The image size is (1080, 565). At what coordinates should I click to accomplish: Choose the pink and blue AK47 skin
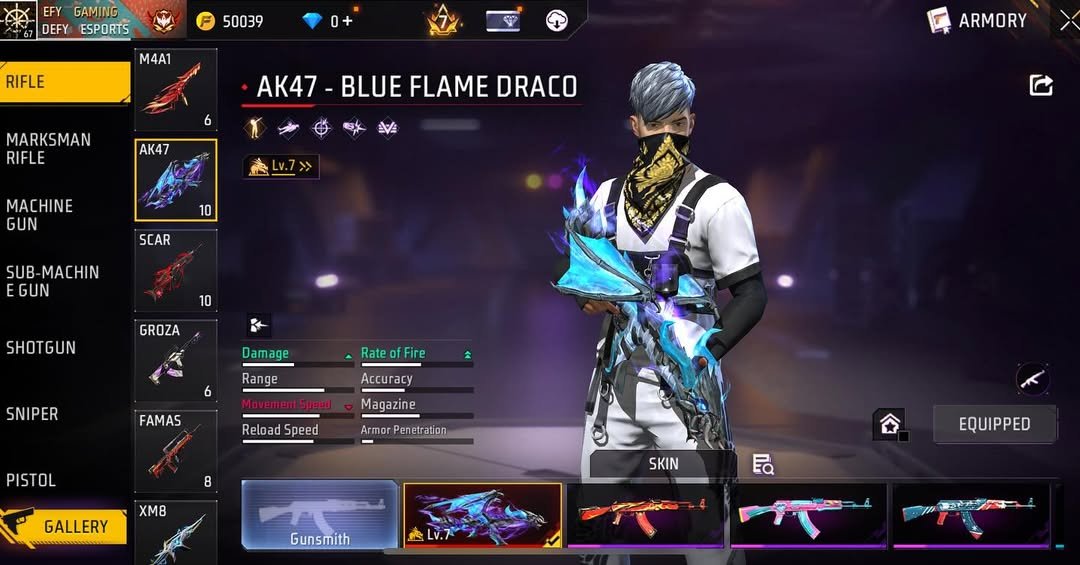[808, 514]
